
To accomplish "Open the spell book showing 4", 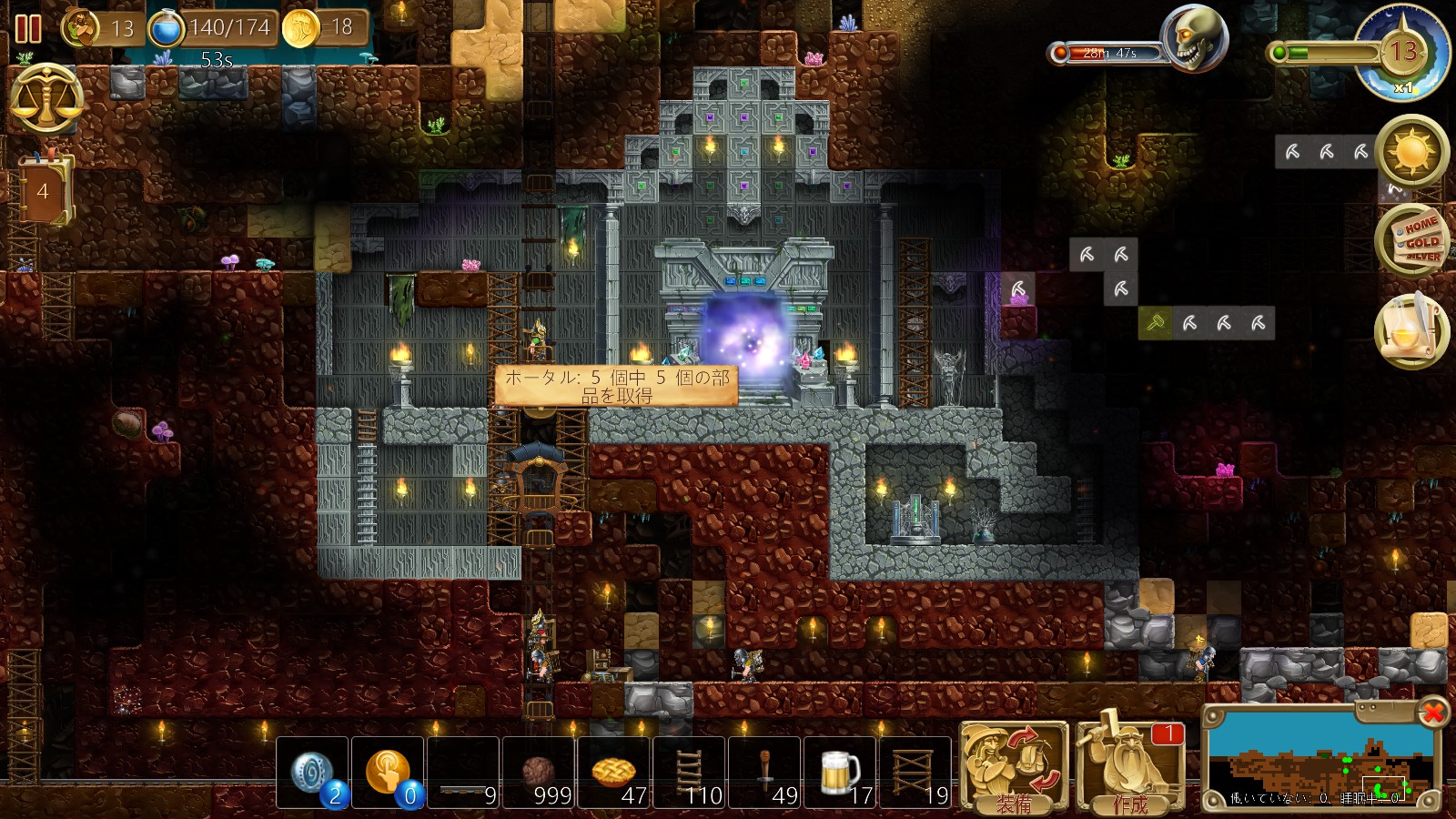I will click(43, 190).
